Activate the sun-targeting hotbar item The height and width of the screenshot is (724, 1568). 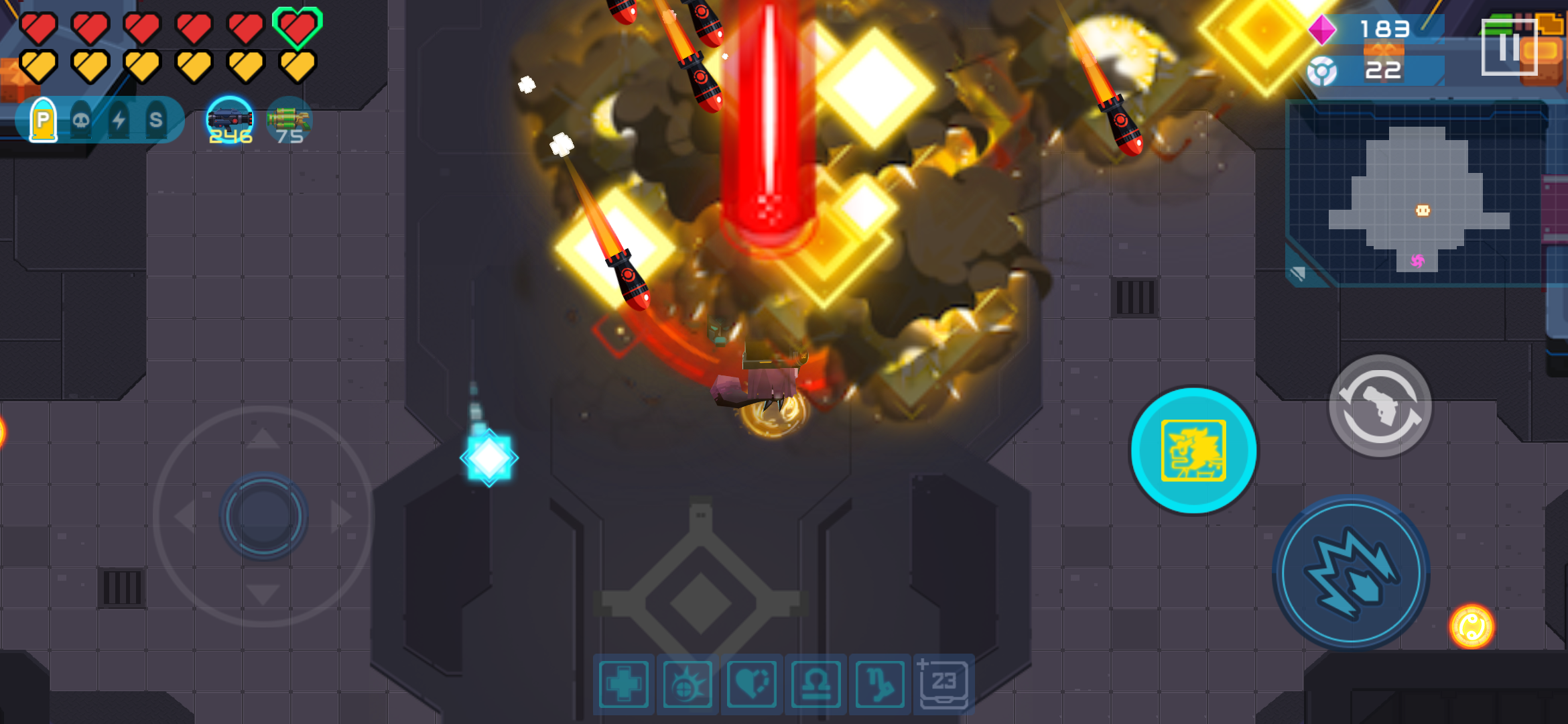tap(688, 684)
